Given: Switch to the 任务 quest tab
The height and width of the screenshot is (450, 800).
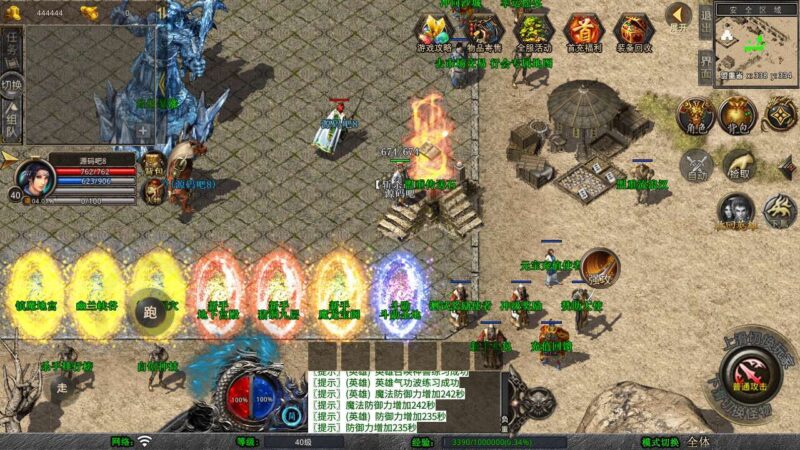Looking at the screenshot, I should point(12,46).
